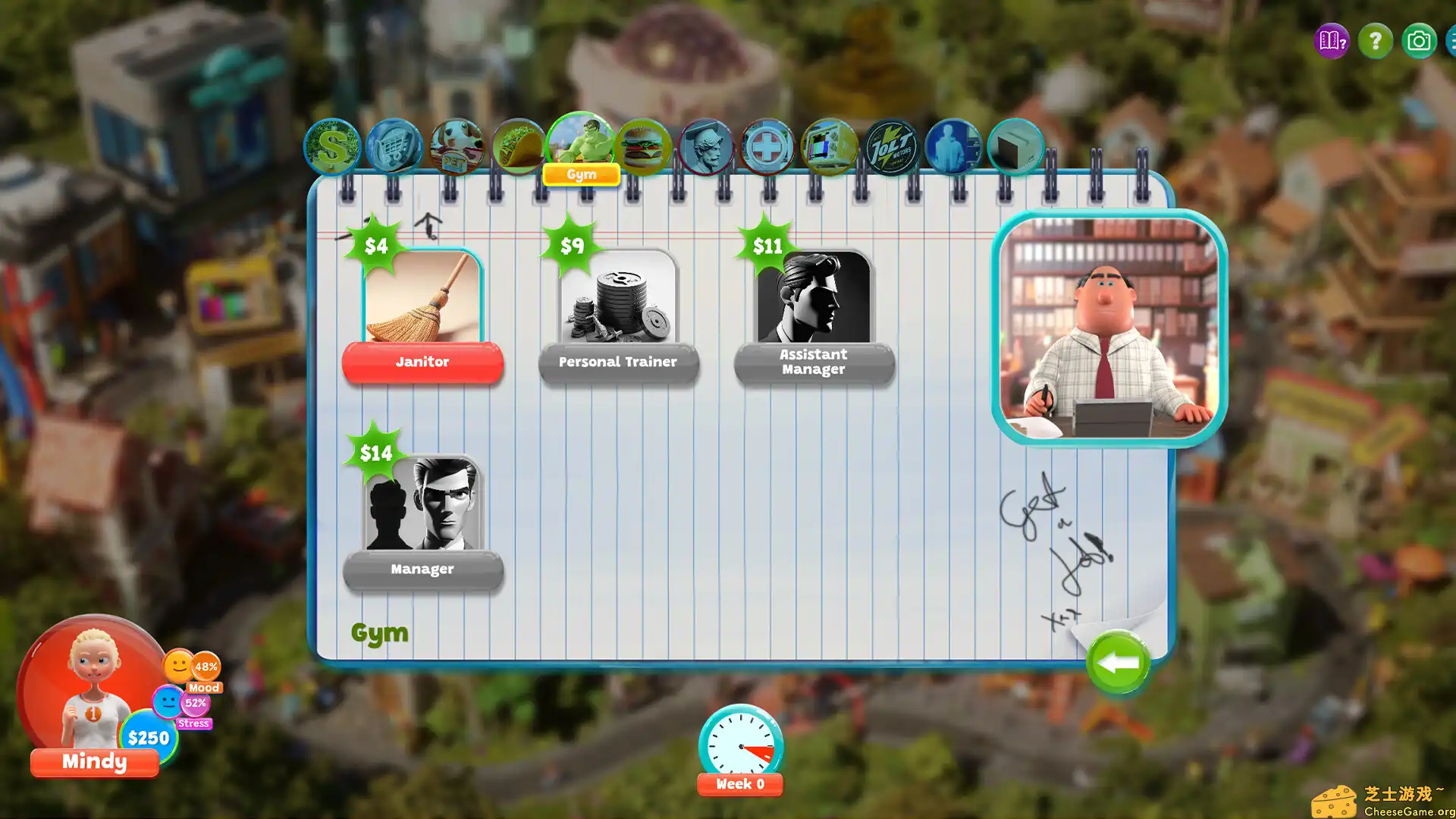The image size is (1456, 819).
Task: Open the television electronics store tab
Action: click(x=829, y=146)
